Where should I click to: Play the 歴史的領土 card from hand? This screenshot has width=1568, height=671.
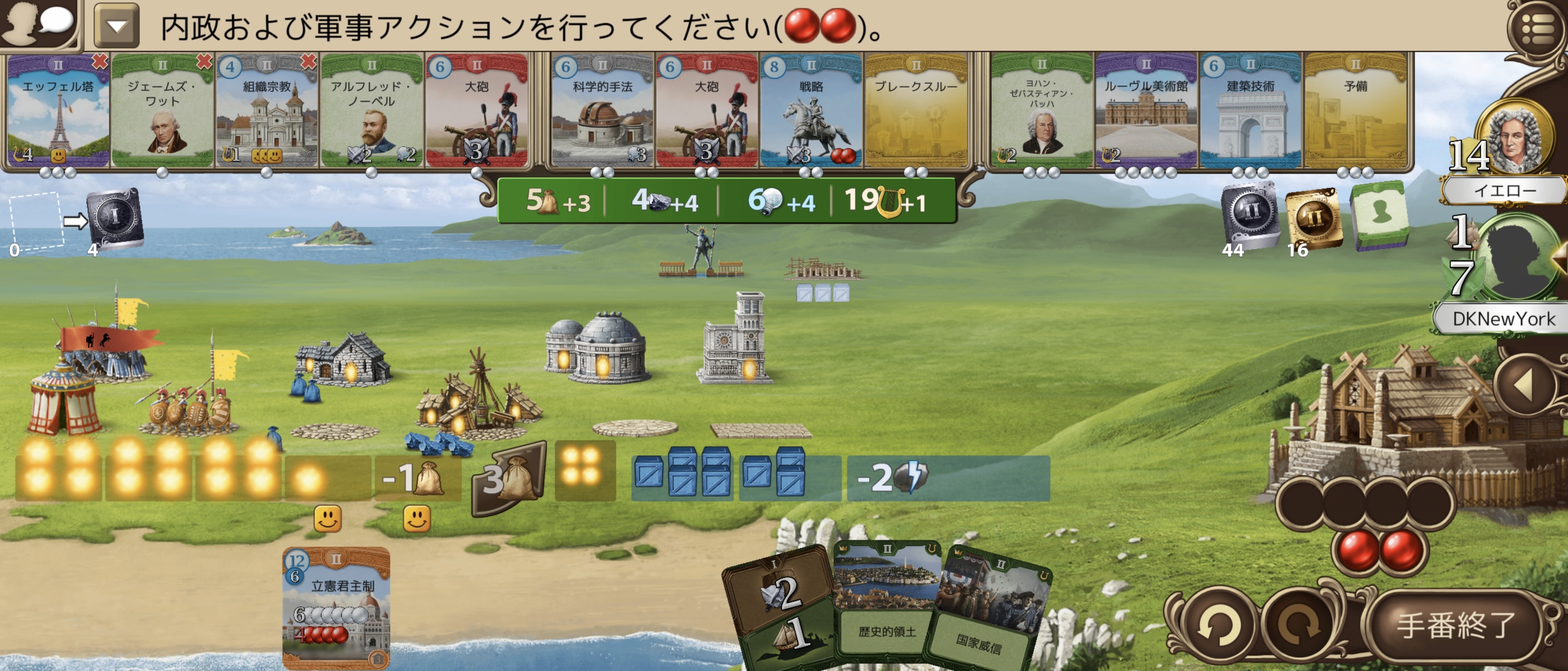click(x=886, y=602)
